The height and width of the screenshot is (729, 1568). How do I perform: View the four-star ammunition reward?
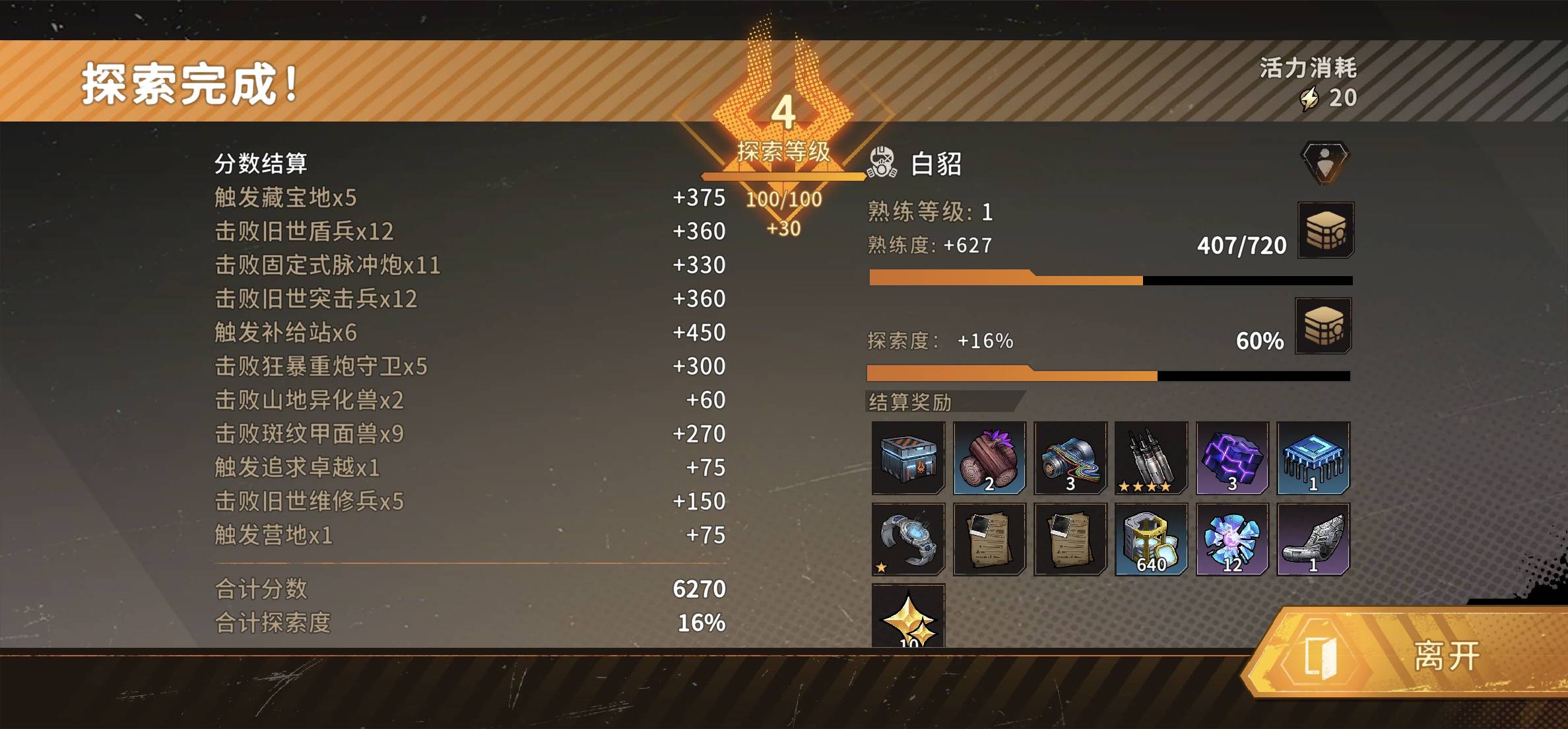point(1152,458)
